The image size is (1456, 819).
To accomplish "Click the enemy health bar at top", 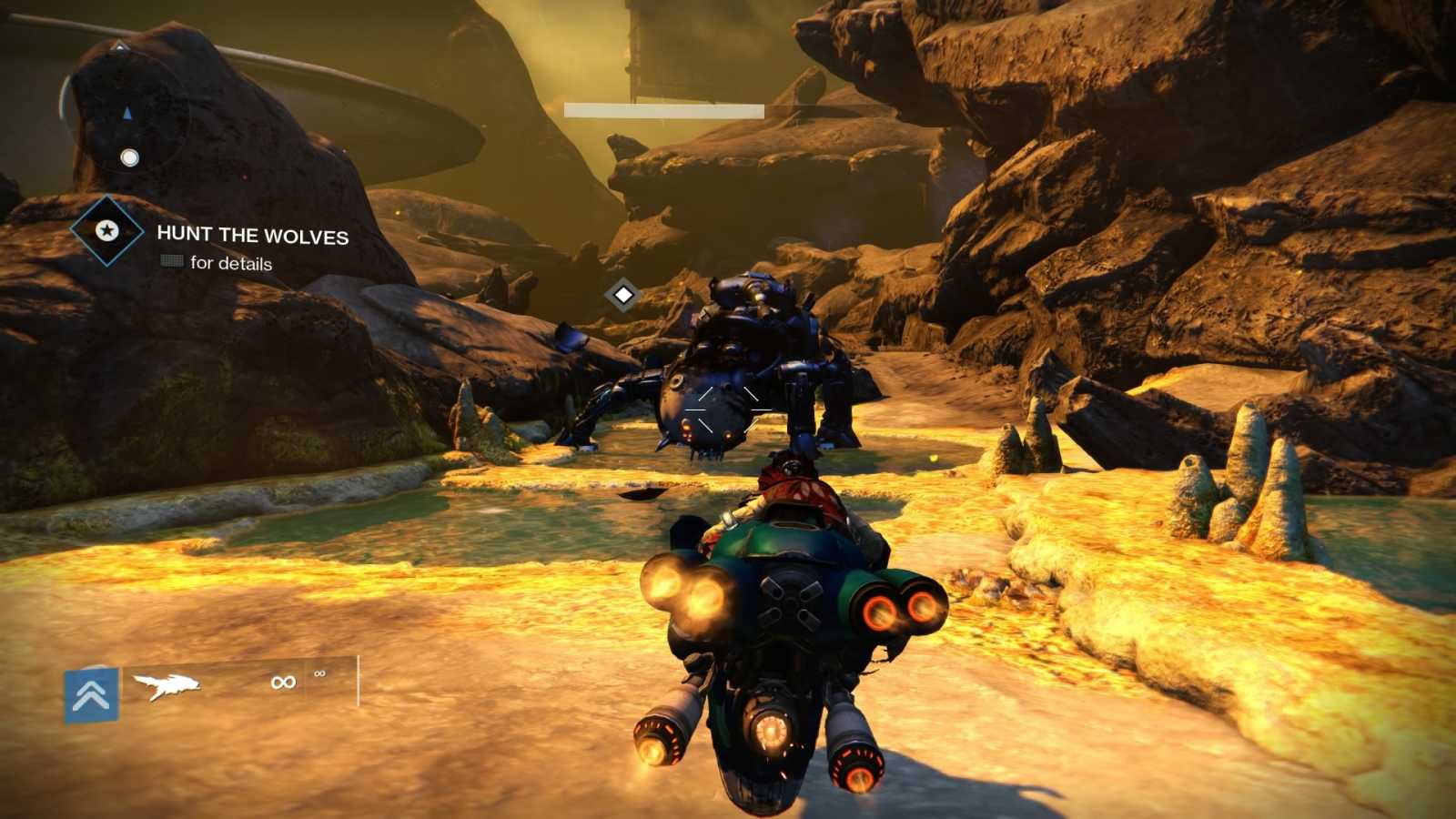I will (662, 108).
